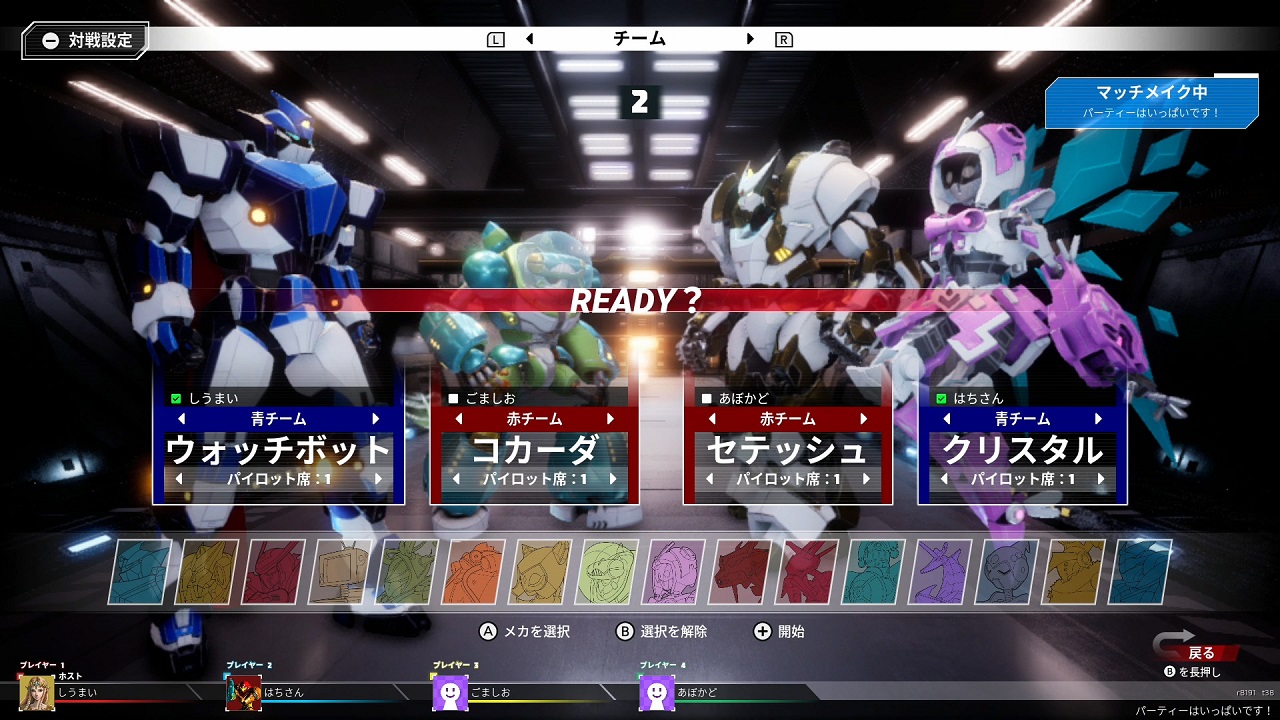
Task: Select the コカーダ mech name panel
Action: 533,450
